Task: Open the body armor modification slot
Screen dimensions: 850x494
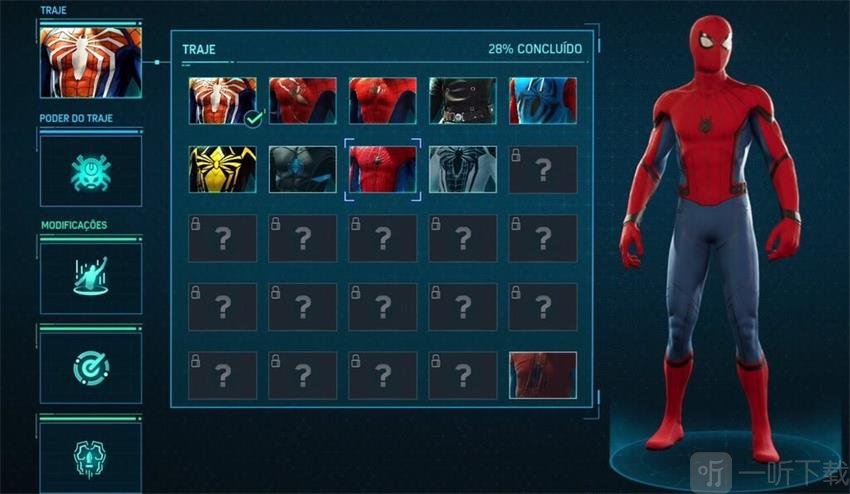Action: (x=91, y=456)
